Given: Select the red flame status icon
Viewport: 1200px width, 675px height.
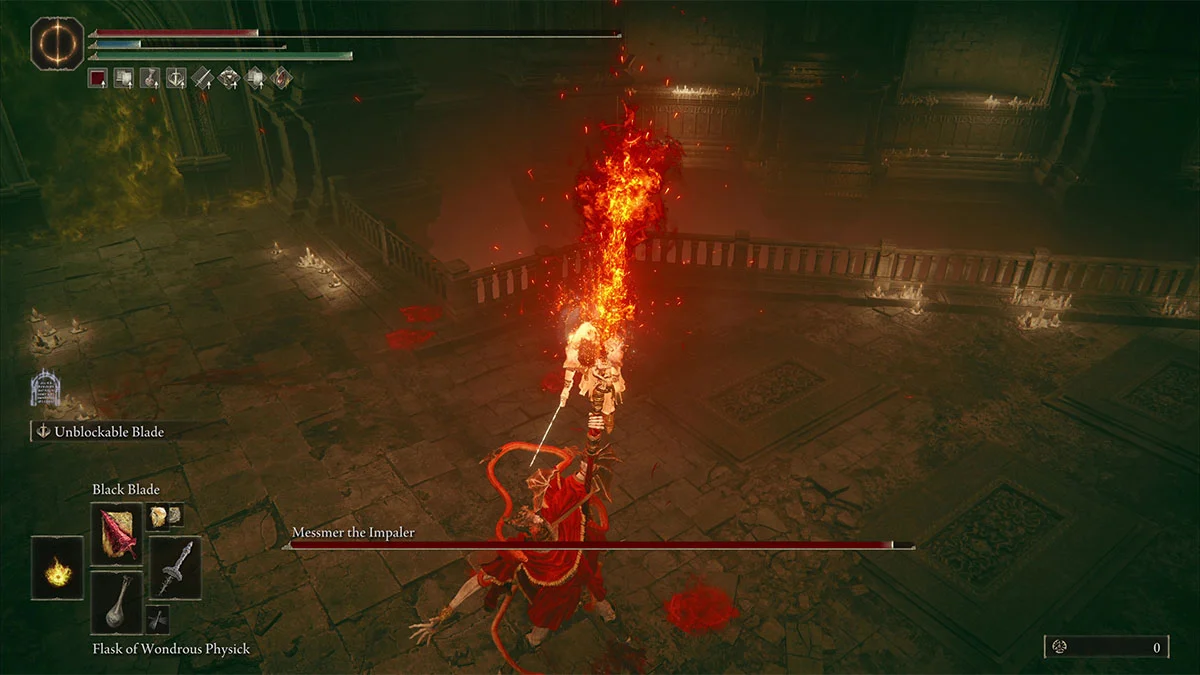Looking at the screenshot, I should click(x=281, y=77).
